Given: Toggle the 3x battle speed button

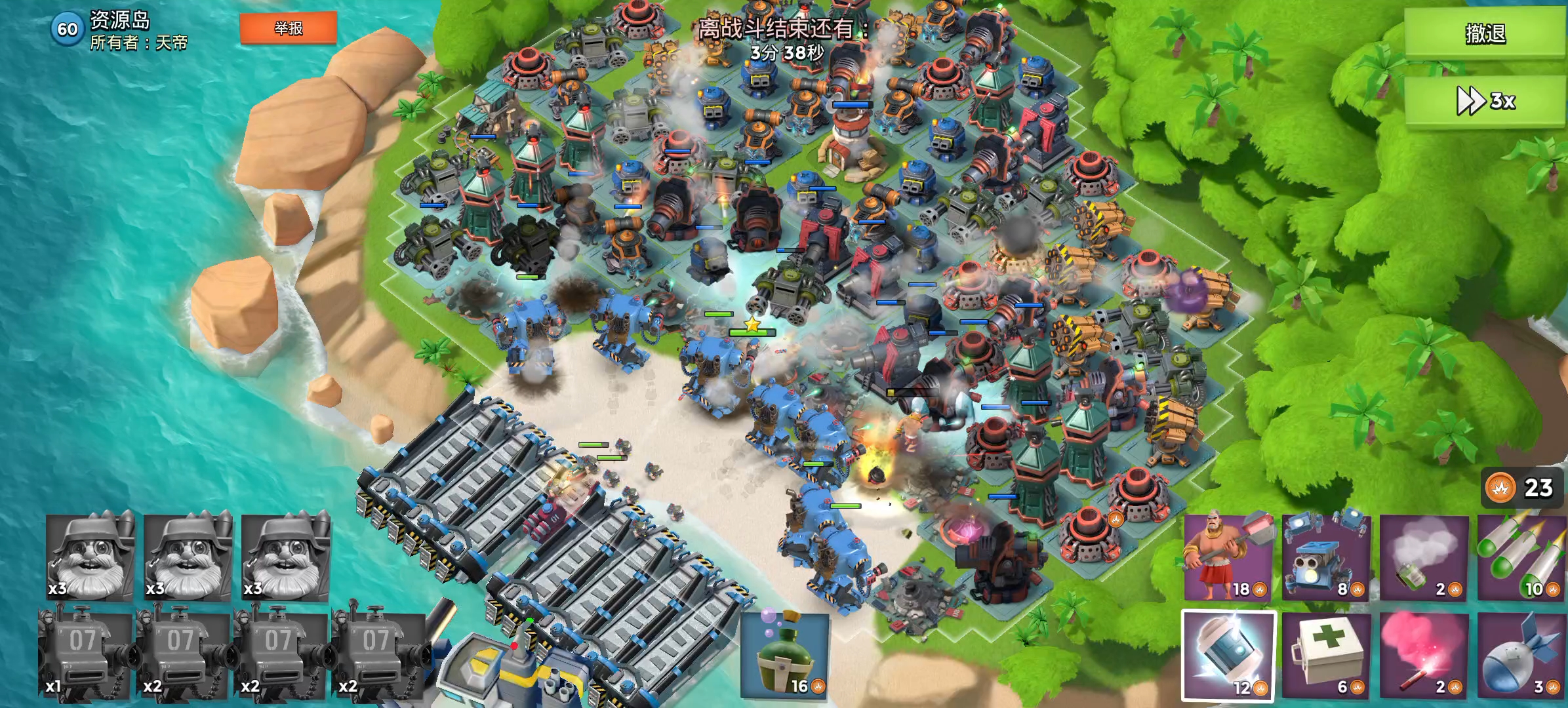Looking at the screenshot, I should click(1485, 101).
